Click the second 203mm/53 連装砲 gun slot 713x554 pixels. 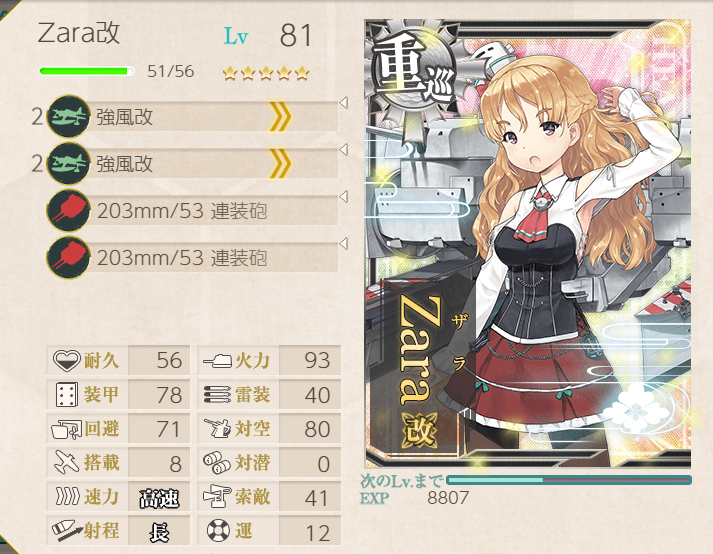[190, 257]
